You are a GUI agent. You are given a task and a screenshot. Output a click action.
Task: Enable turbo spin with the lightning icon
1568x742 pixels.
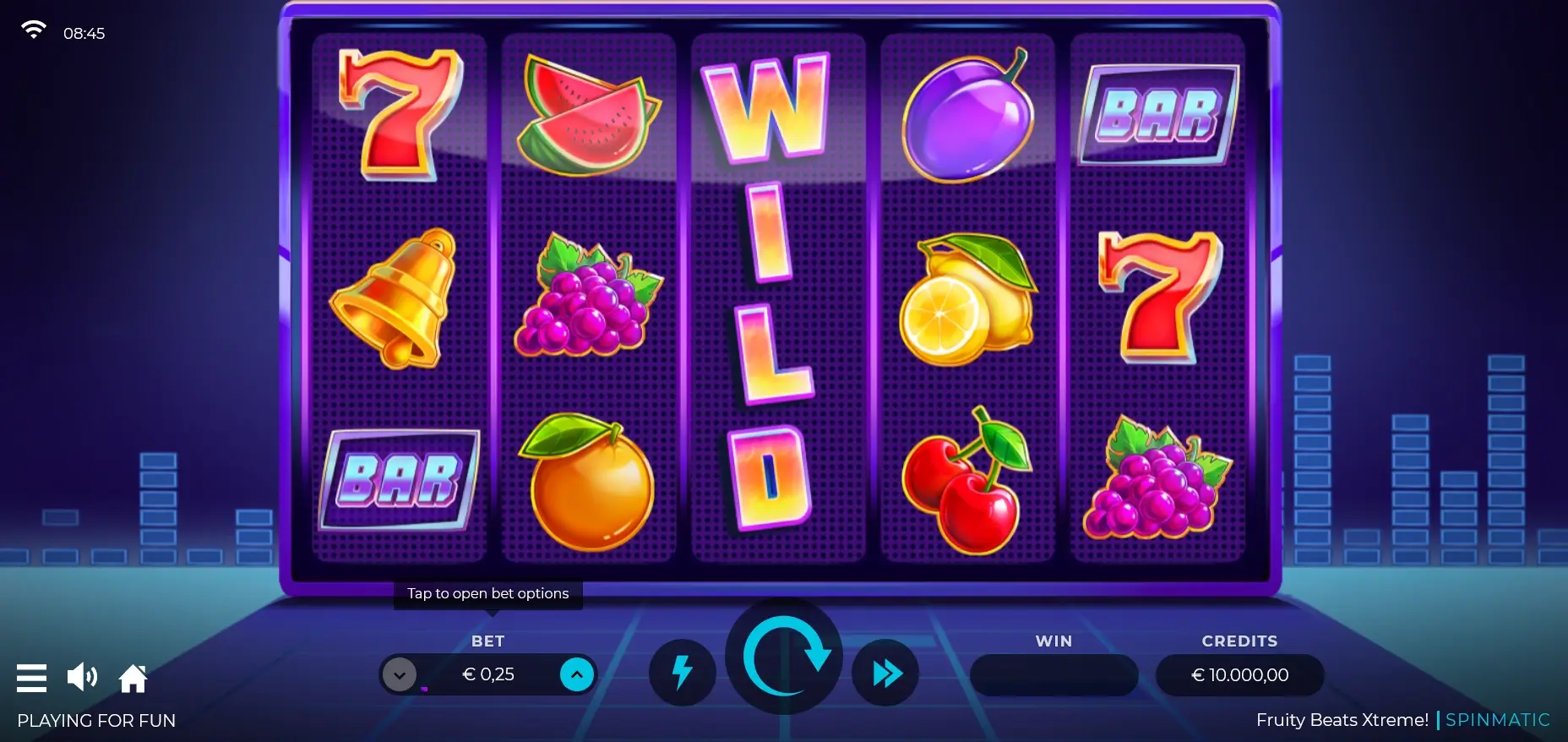pyautogui.click(x=682, y=674)
